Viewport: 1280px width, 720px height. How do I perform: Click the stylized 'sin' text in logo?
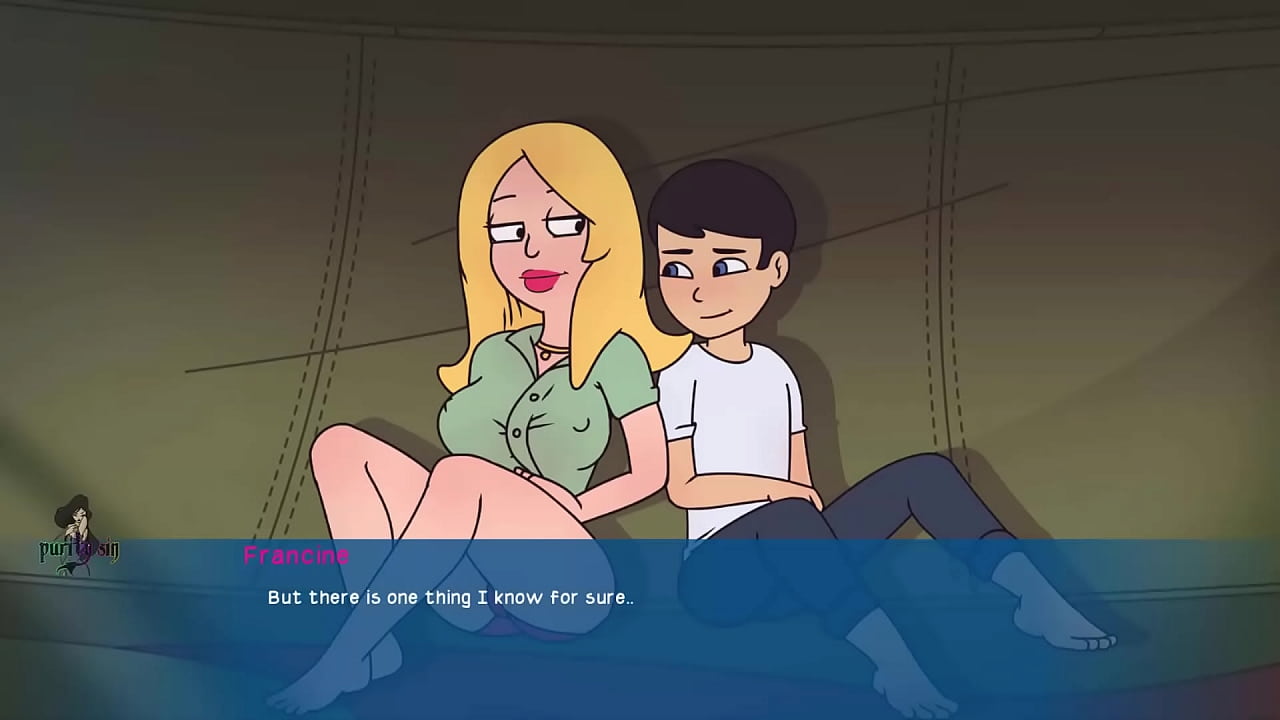[107, 550]
